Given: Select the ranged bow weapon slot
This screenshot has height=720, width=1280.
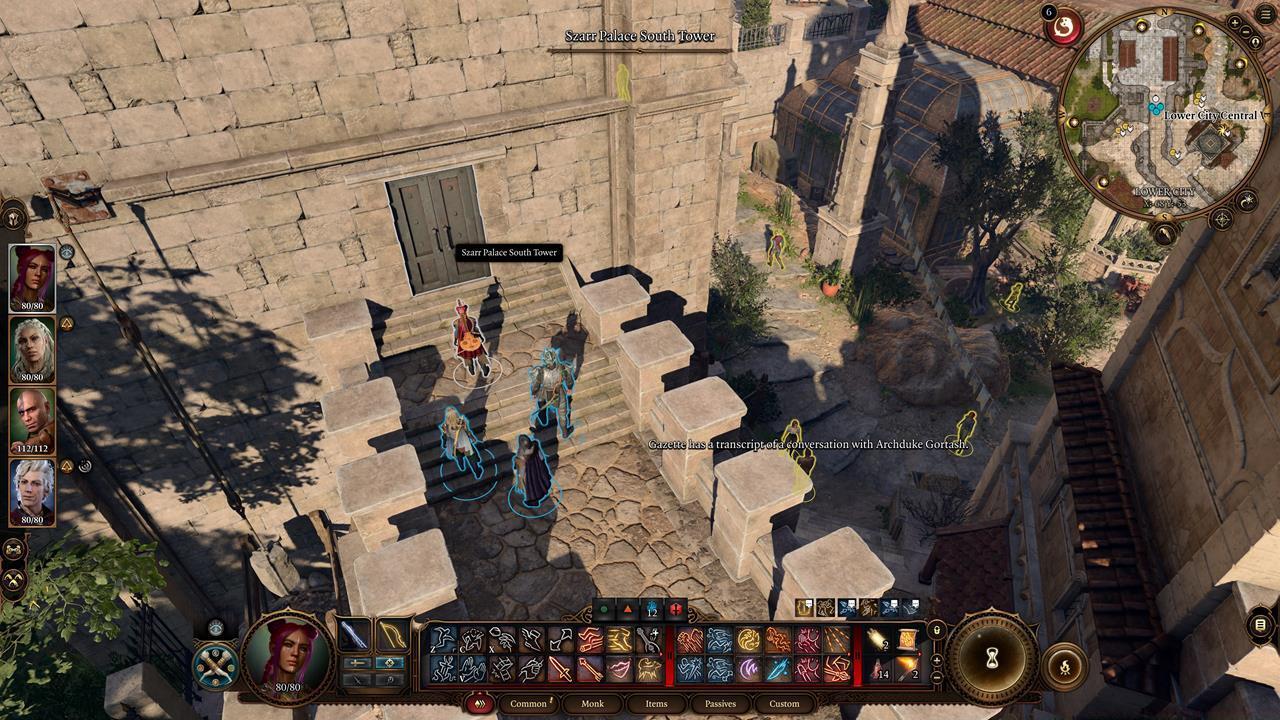Looking at the screenshot, I should pos(392,635).
